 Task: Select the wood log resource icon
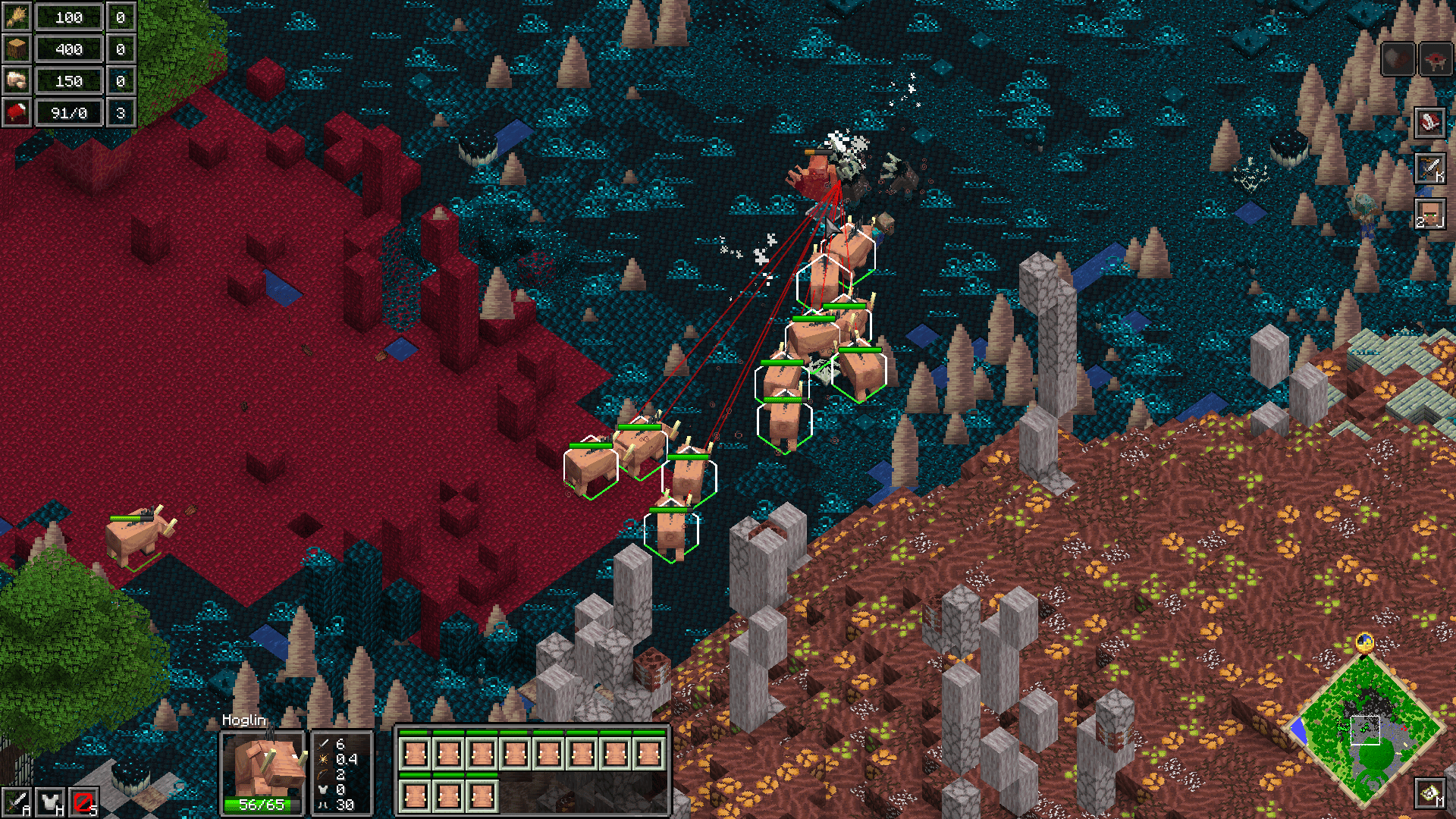coord(17,49)
